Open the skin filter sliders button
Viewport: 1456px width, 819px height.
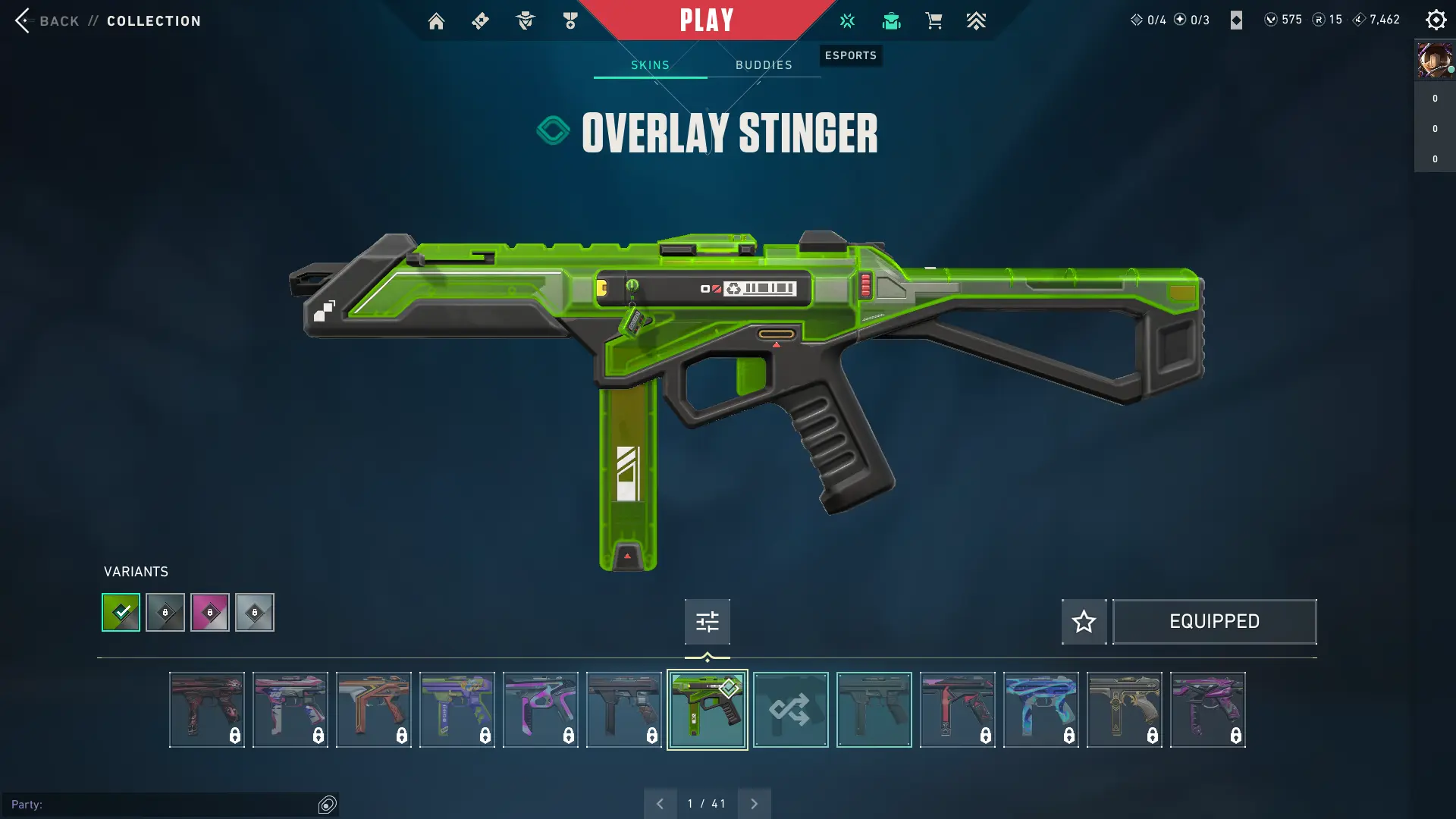pyautogui.click(x=707, y=622)
